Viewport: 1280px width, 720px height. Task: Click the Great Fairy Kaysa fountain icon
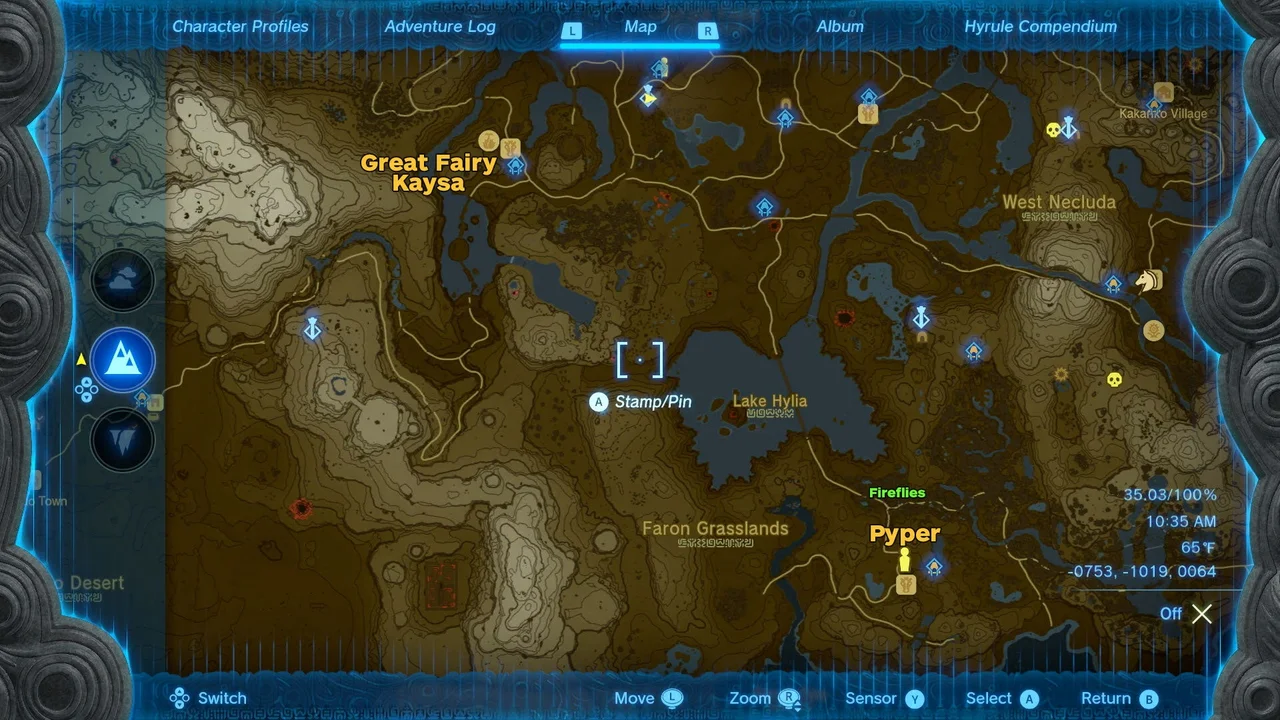tap(489, 140)
